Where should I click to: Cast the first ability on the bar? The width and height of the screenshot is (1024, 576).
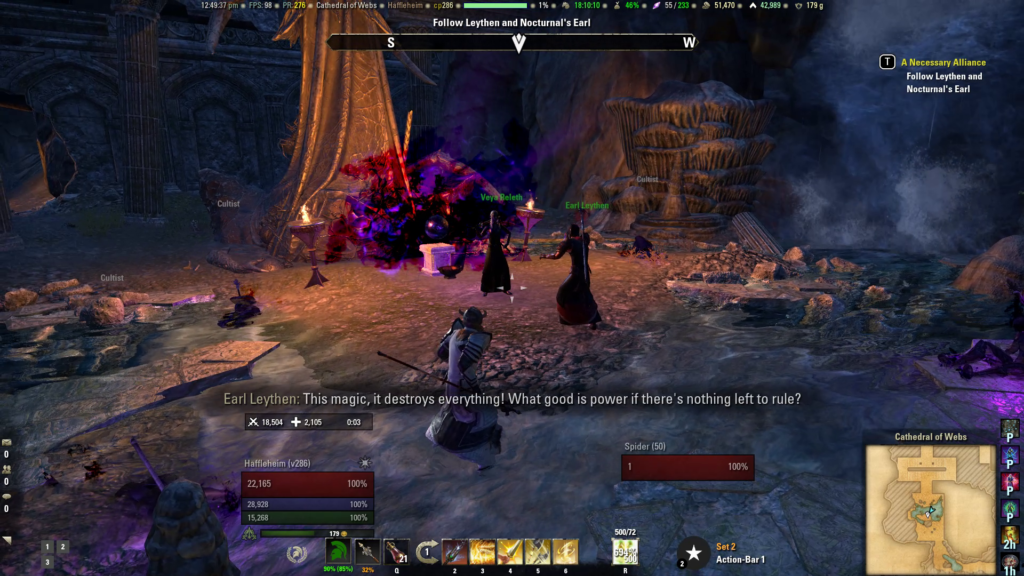click(455, 551)
